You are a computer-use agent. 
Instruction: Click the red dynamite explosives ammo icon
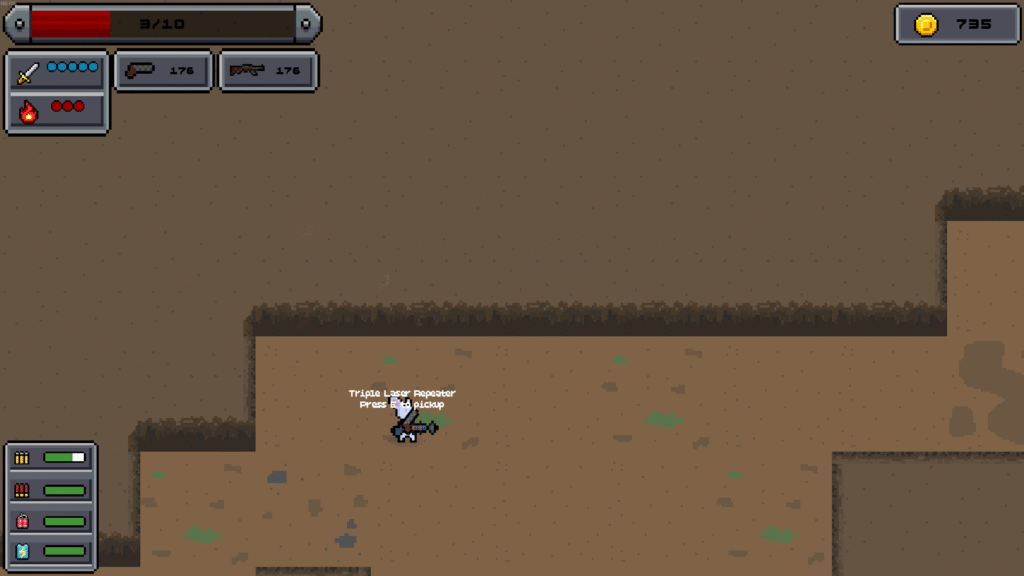[x=22, y=521]
